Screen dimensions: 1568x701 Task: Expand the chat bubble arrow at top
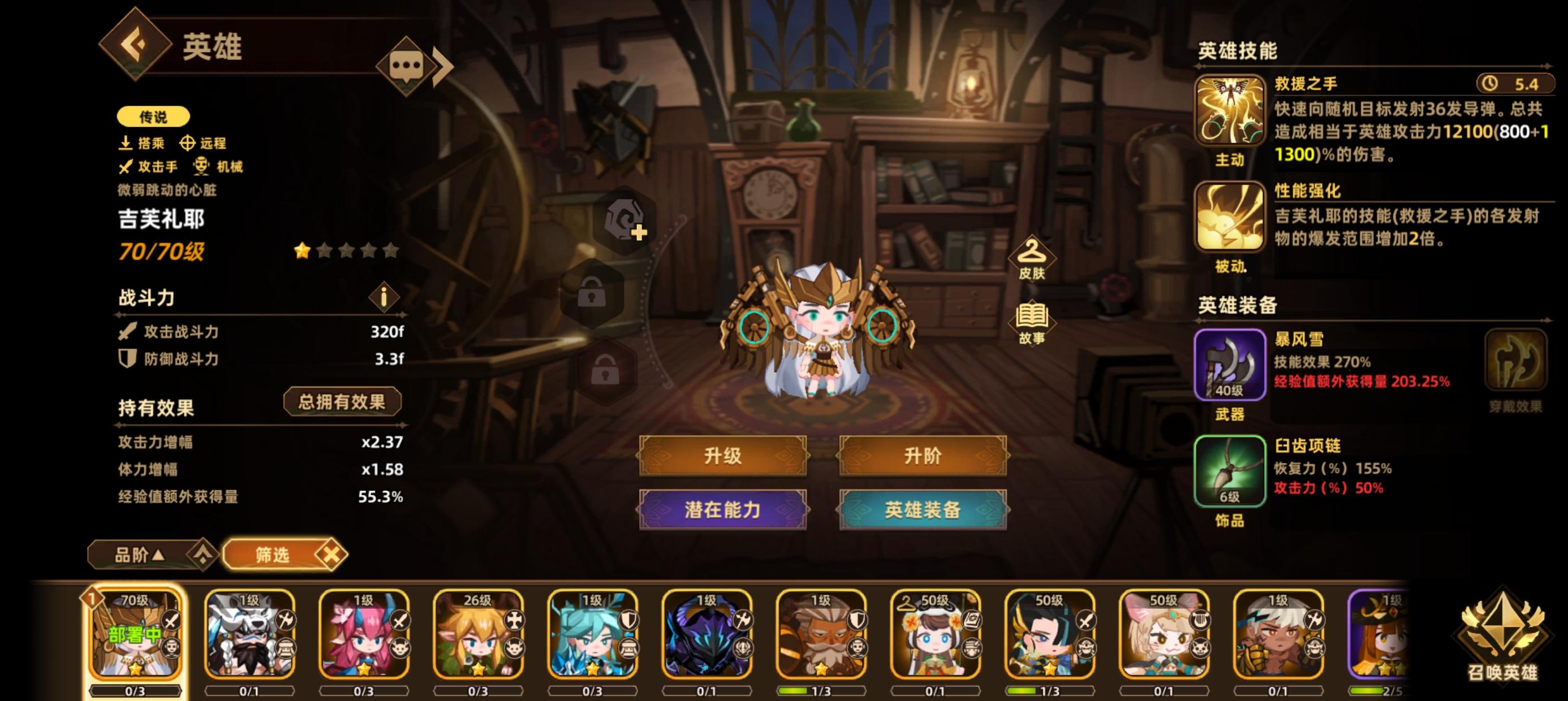pos(442,67)
